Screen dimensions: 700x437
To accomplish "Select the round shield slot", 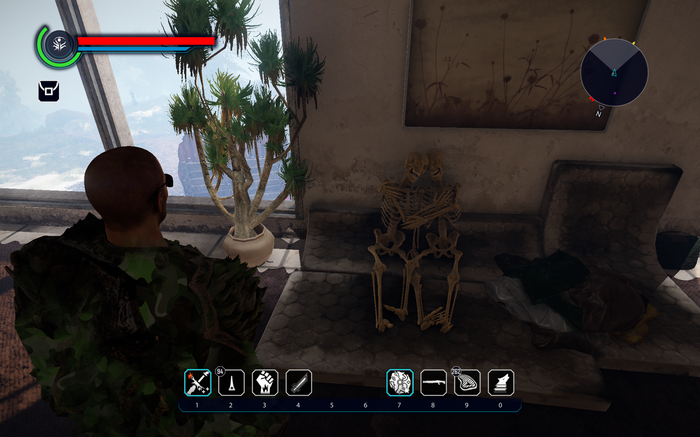I will [x=400, y=383].
